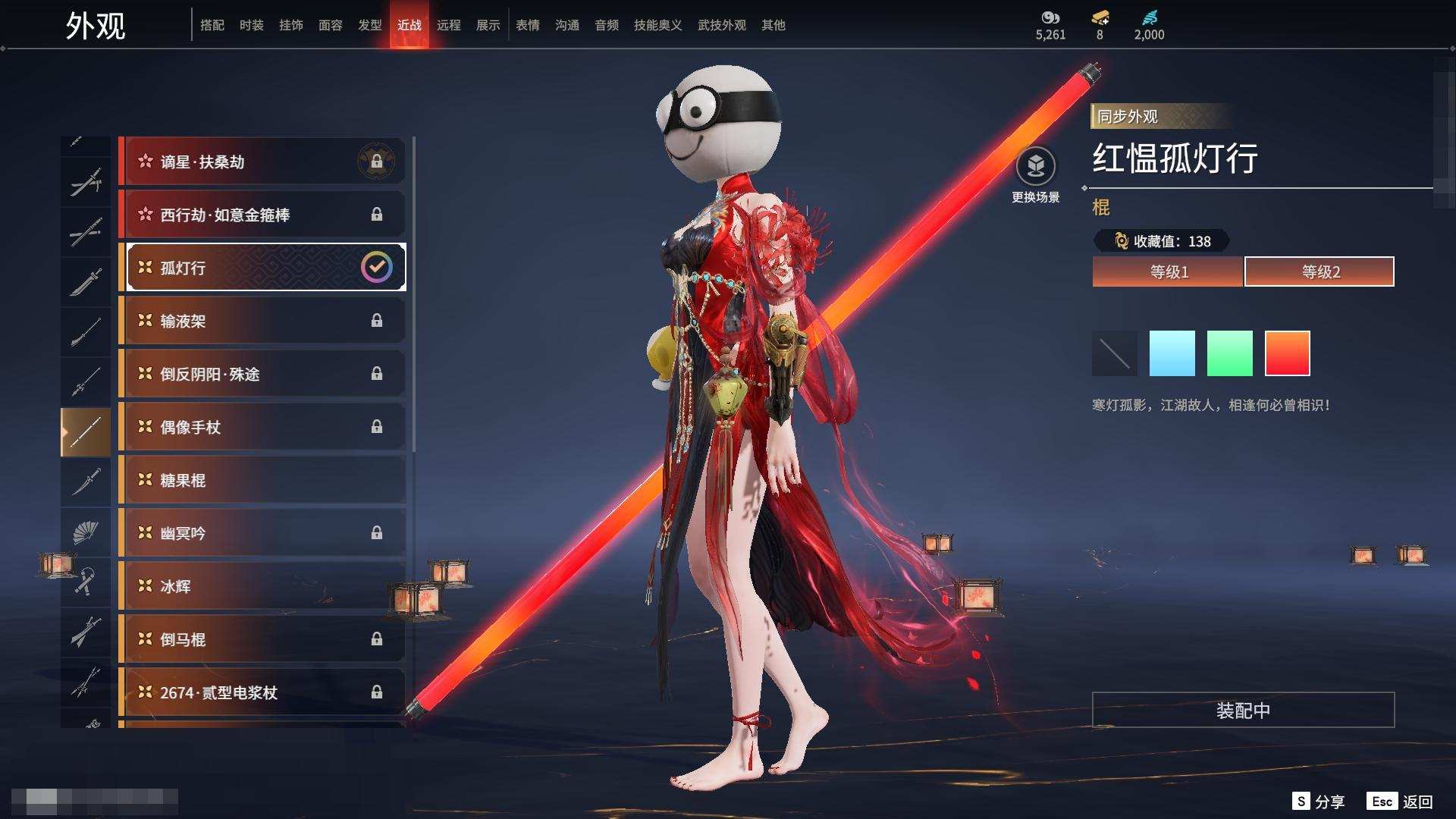Image resolution: width=1456 pixels, height=819 pixels.
Task: Select the 等级2 level button
Action: (x=1319, y=271)
